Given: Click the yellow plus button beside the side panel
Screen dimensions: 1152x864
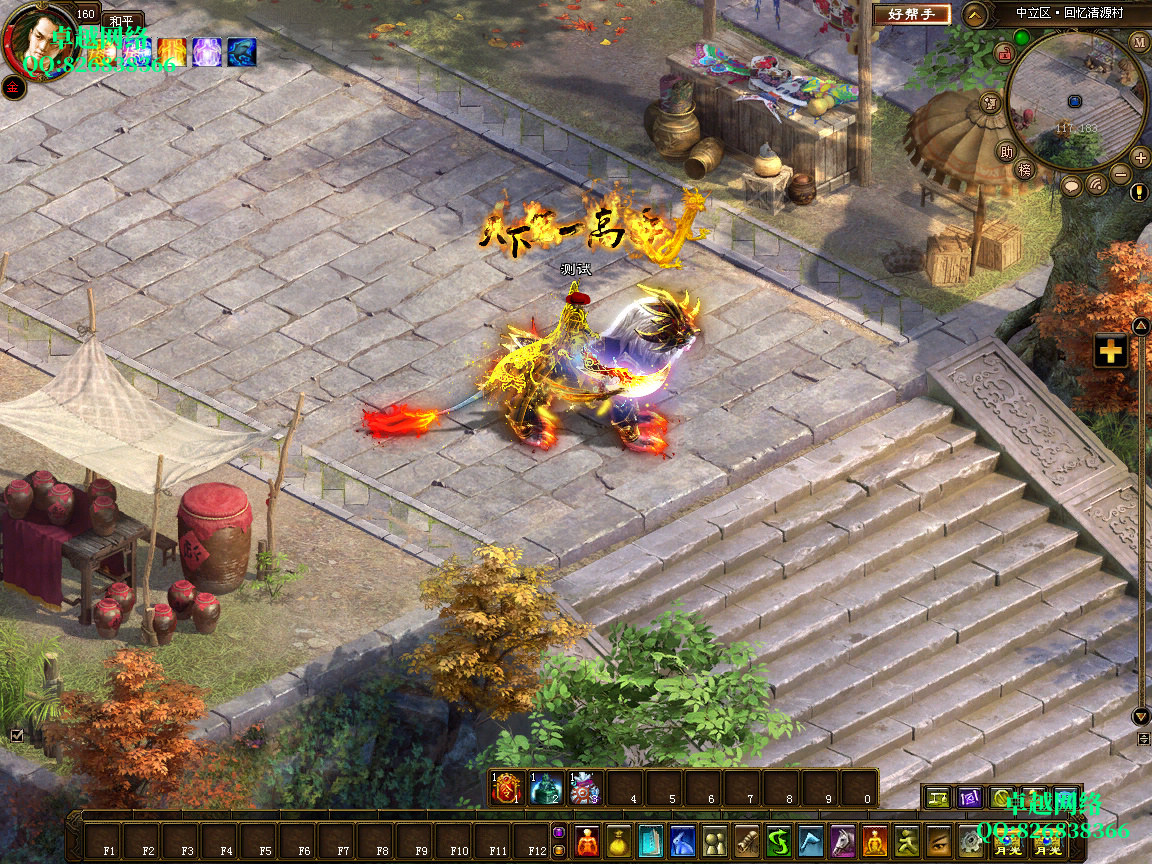Looking at the screenshot, I should coord(1110,351).
